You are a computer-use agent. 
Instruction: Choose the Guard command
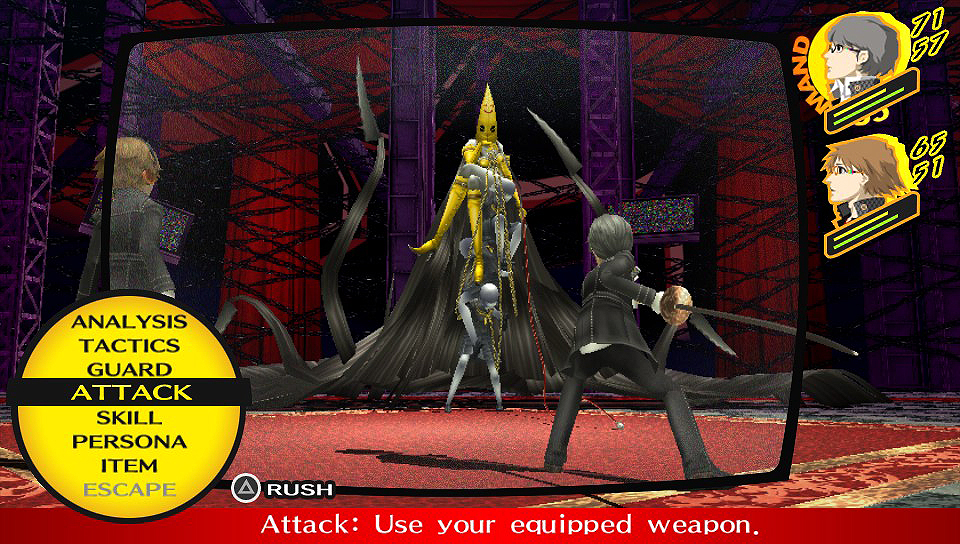129,370
